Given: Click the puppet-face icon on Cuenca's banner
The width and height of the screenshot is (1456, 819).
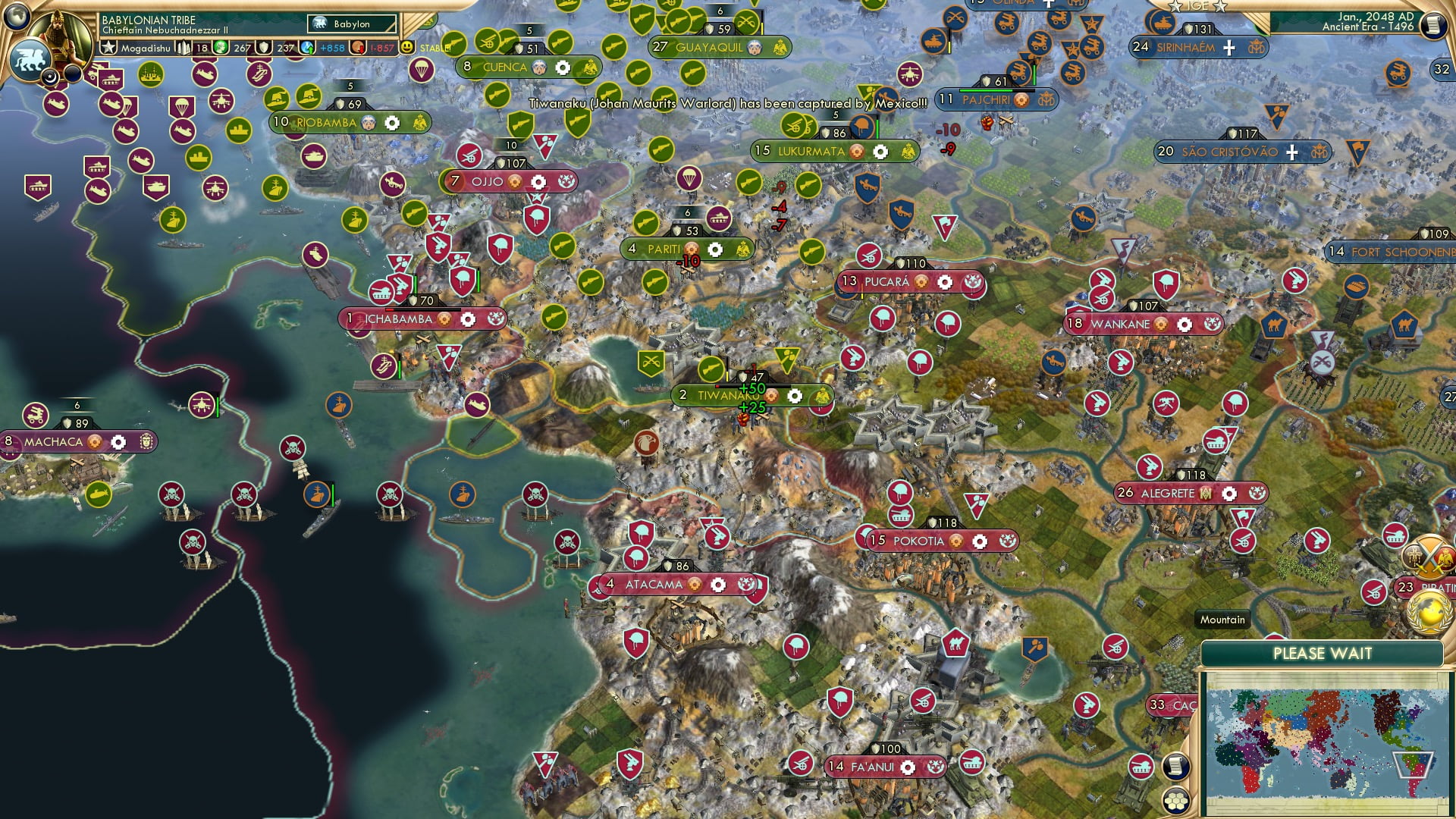Looking at the screenshot, I should pyautogui.click(x=539, y=67).
